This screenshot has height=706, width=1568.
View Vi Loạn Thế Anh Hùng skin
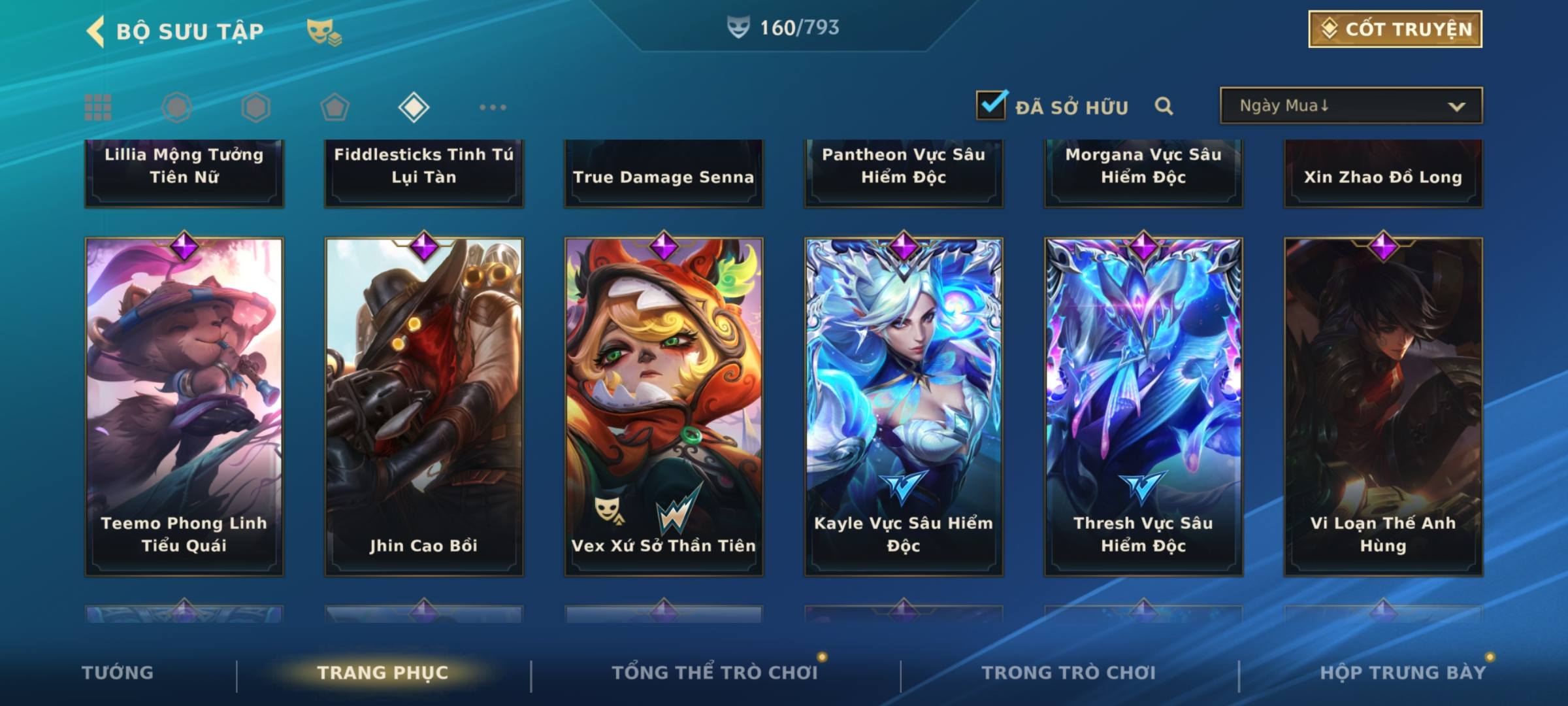tap(1383, 407)
